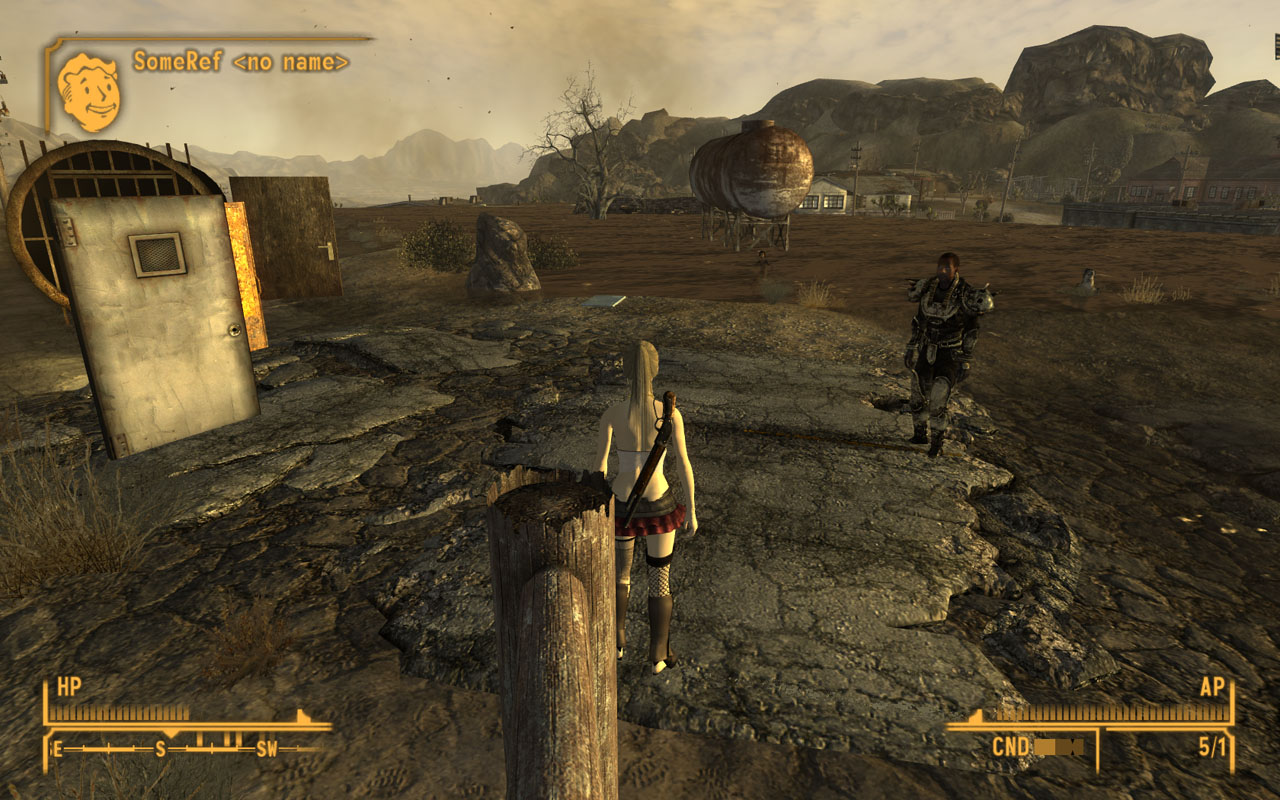Viewport: 1280px width, 800px height.
Task: Click the compass heading pointer triangle
Action: [171, 733]
